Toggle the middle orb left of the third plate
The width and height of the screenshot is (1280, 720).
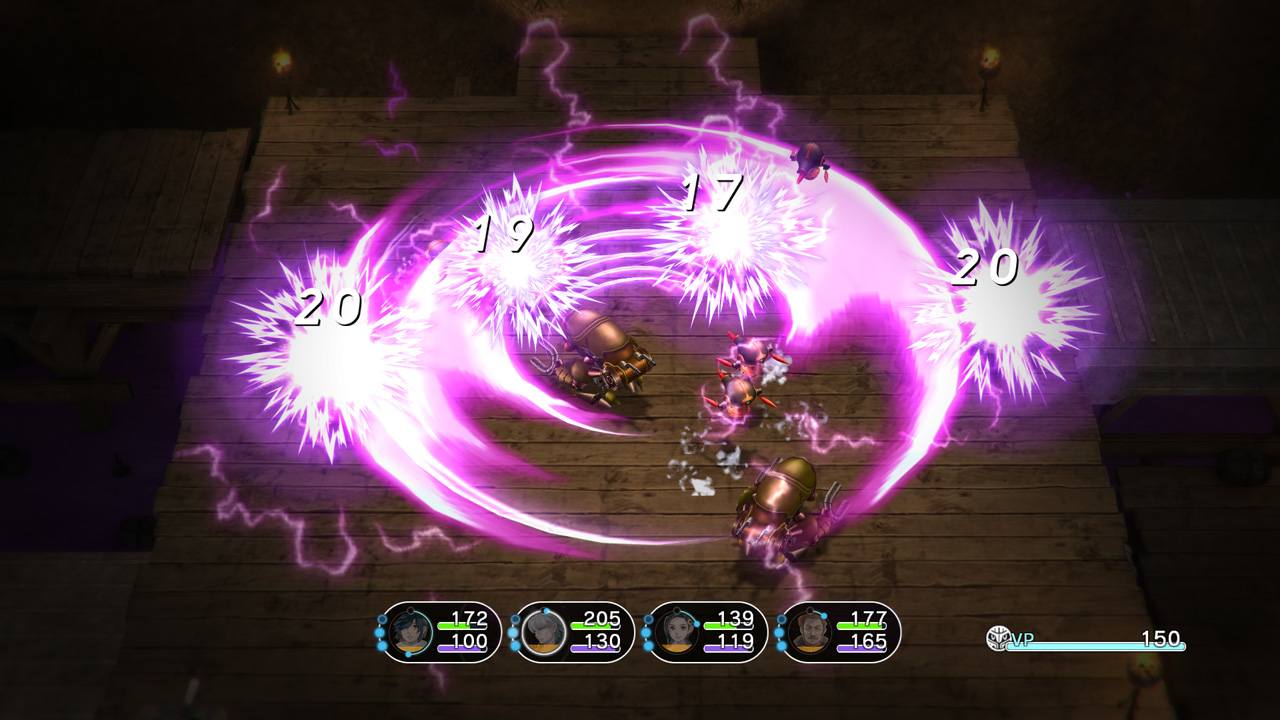(646, 632)
